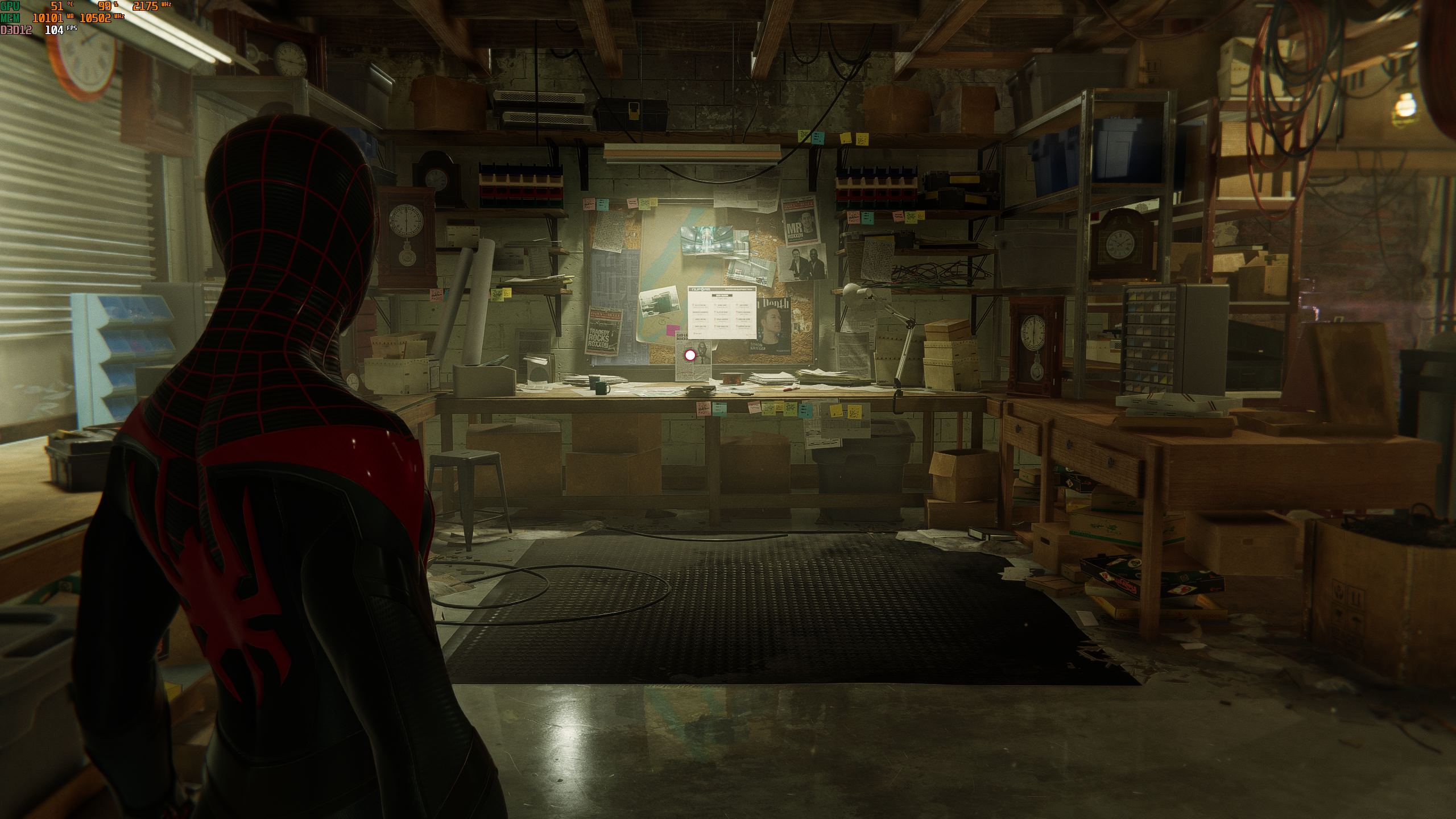The image size is (1456, 819).
Task: Select the white circular interaction marker
Action: pos(690,355)
